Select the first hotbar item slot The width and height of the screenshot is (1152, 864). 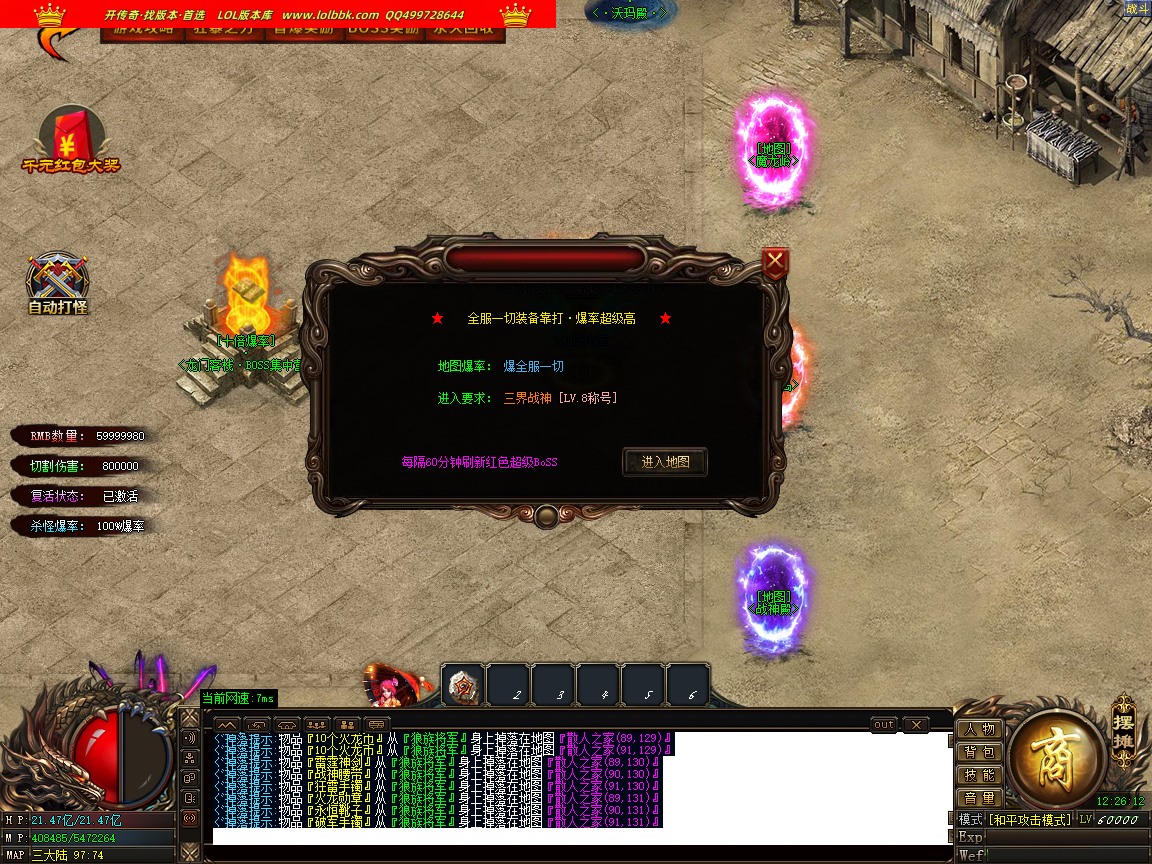click(463, 686)
